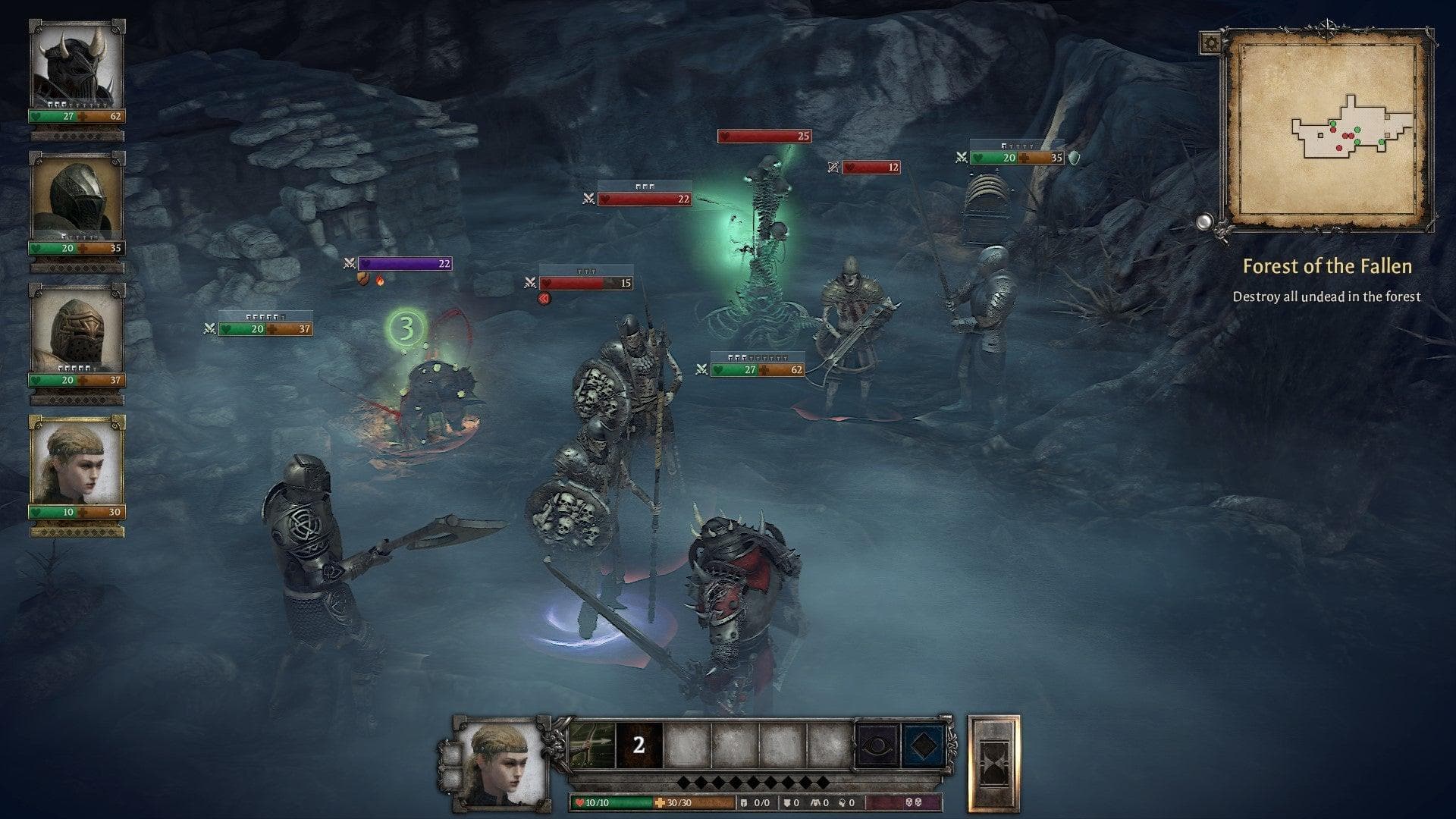This screenshot has height=819, width=1456.
Task: Select the ability slot showing number 2
Action: pyautogui.click(x=639, y=745)
